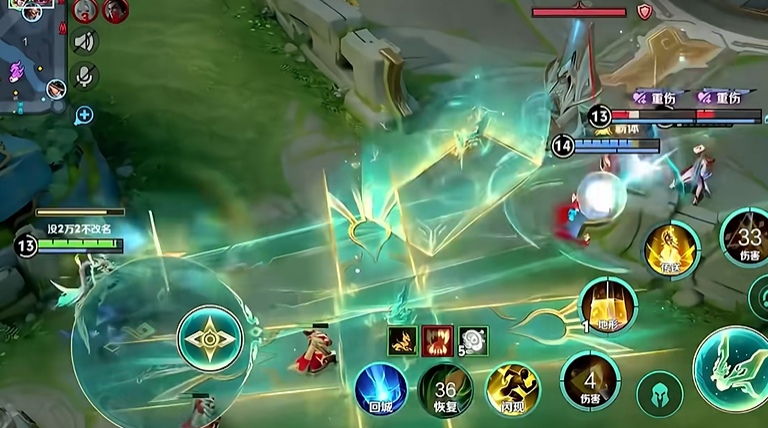This screenshot has width=768, height=428.
Task: Activate the 恢复 heal spell
Action: click(445, 388)
